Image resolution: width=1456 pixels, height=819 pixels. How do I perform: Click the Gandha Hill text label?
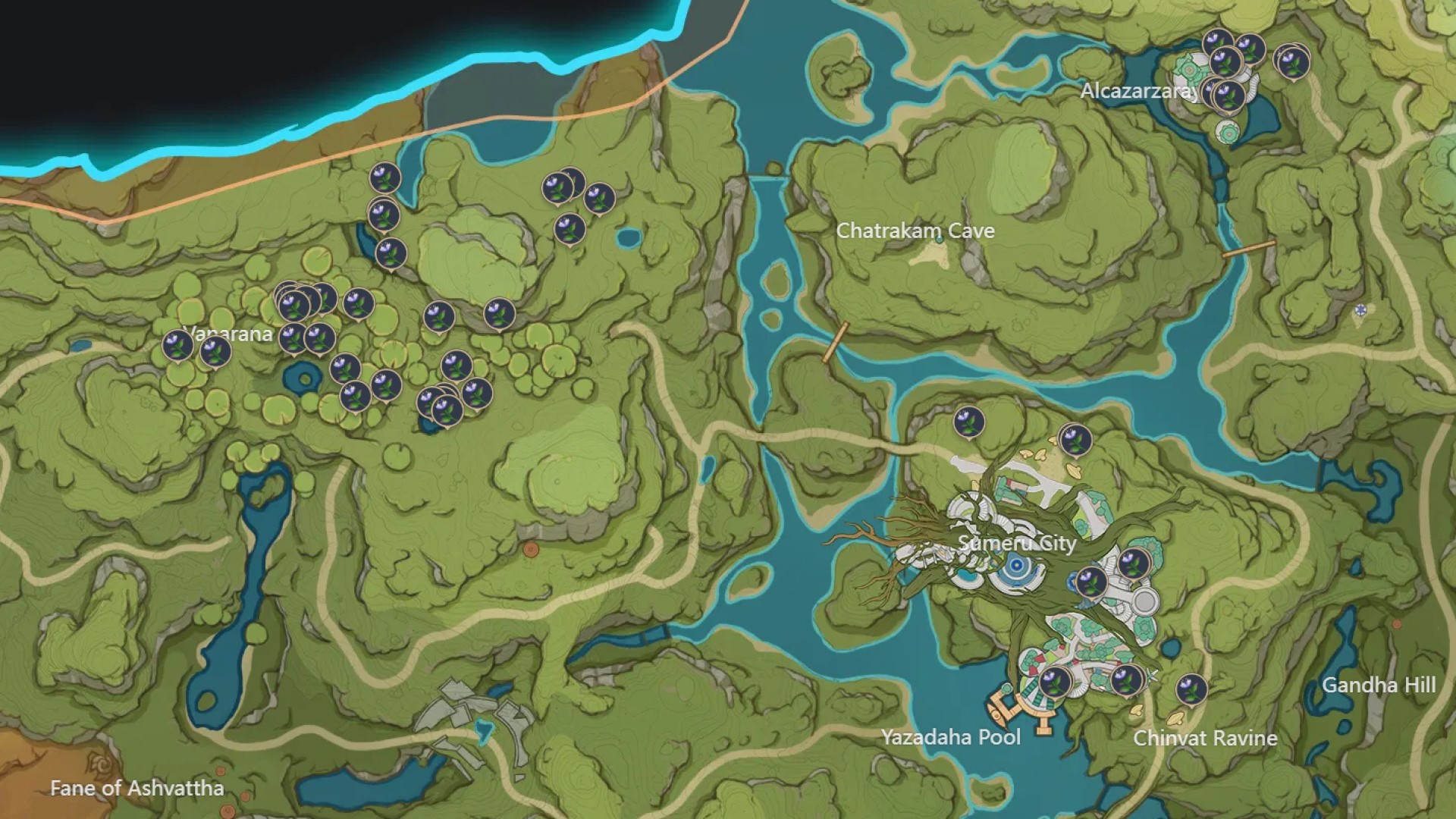pos(1381,685)
